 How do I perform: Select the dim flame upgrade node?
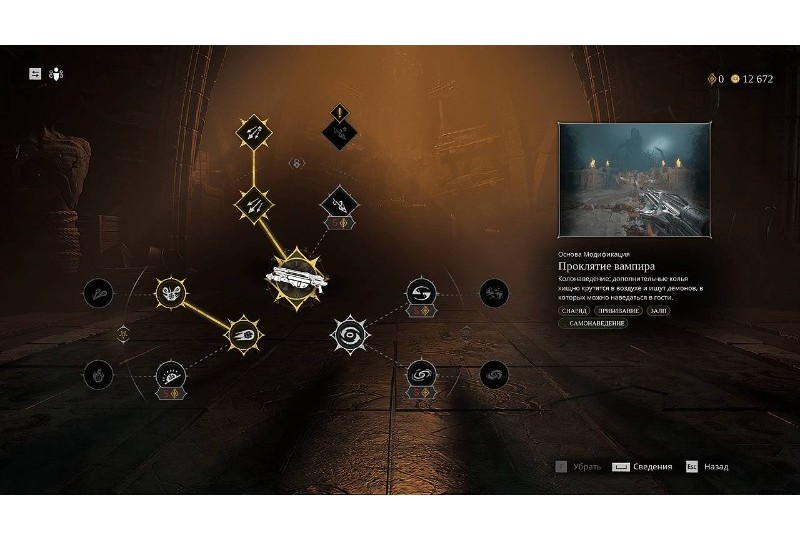(97, 375)
